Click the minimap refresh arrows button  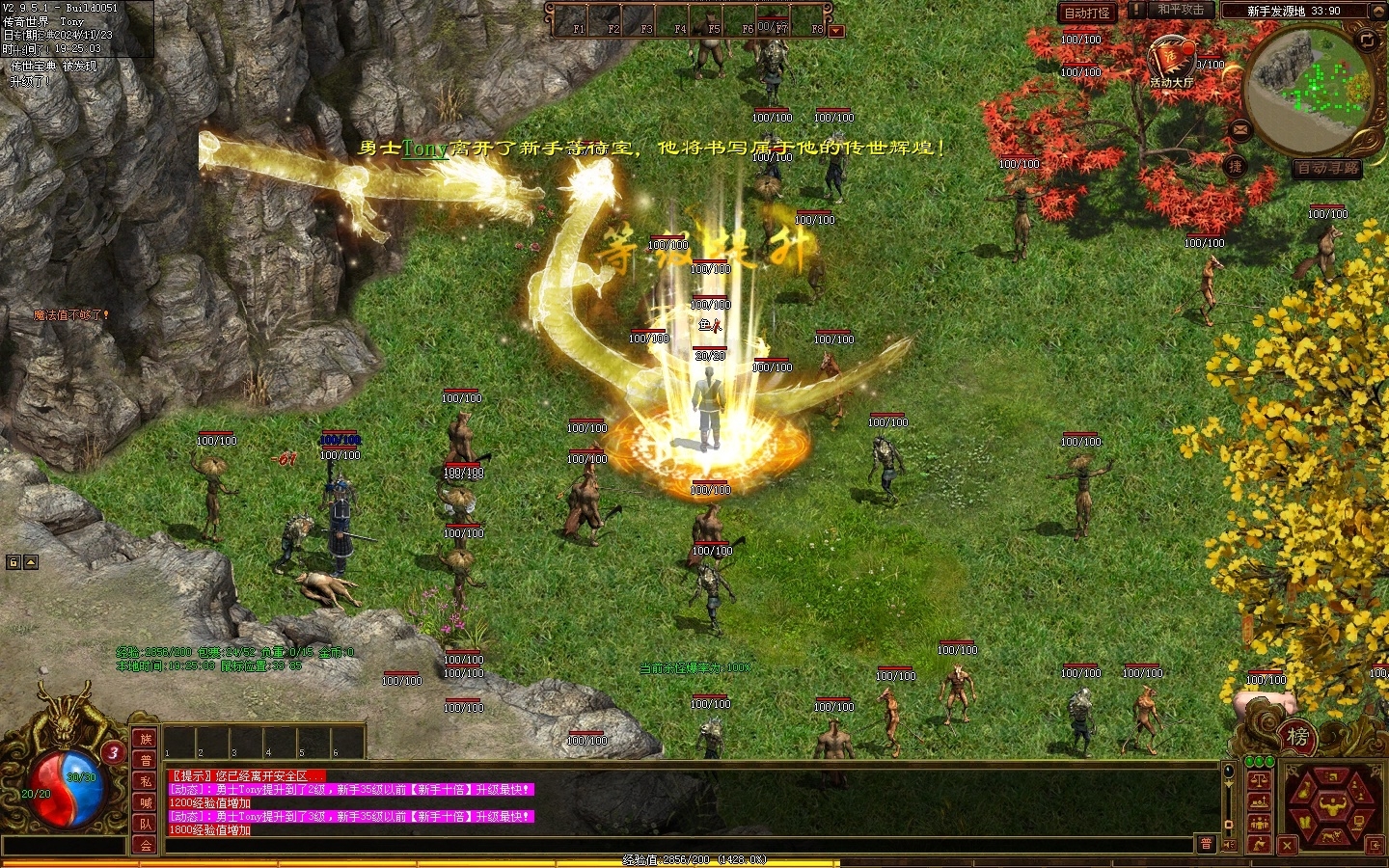[1367, 40]
